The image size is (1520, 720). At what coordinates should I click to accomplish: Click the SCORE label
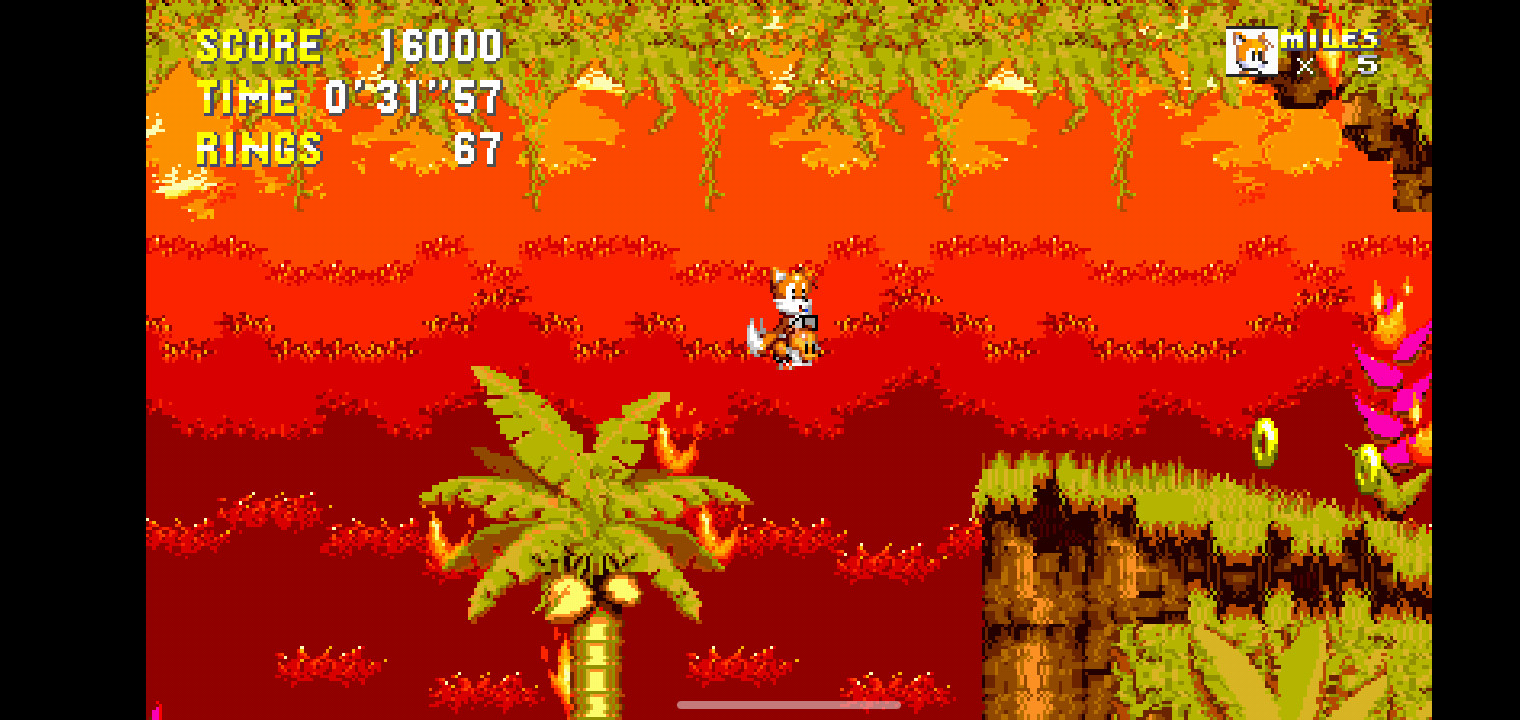[258, 44]
